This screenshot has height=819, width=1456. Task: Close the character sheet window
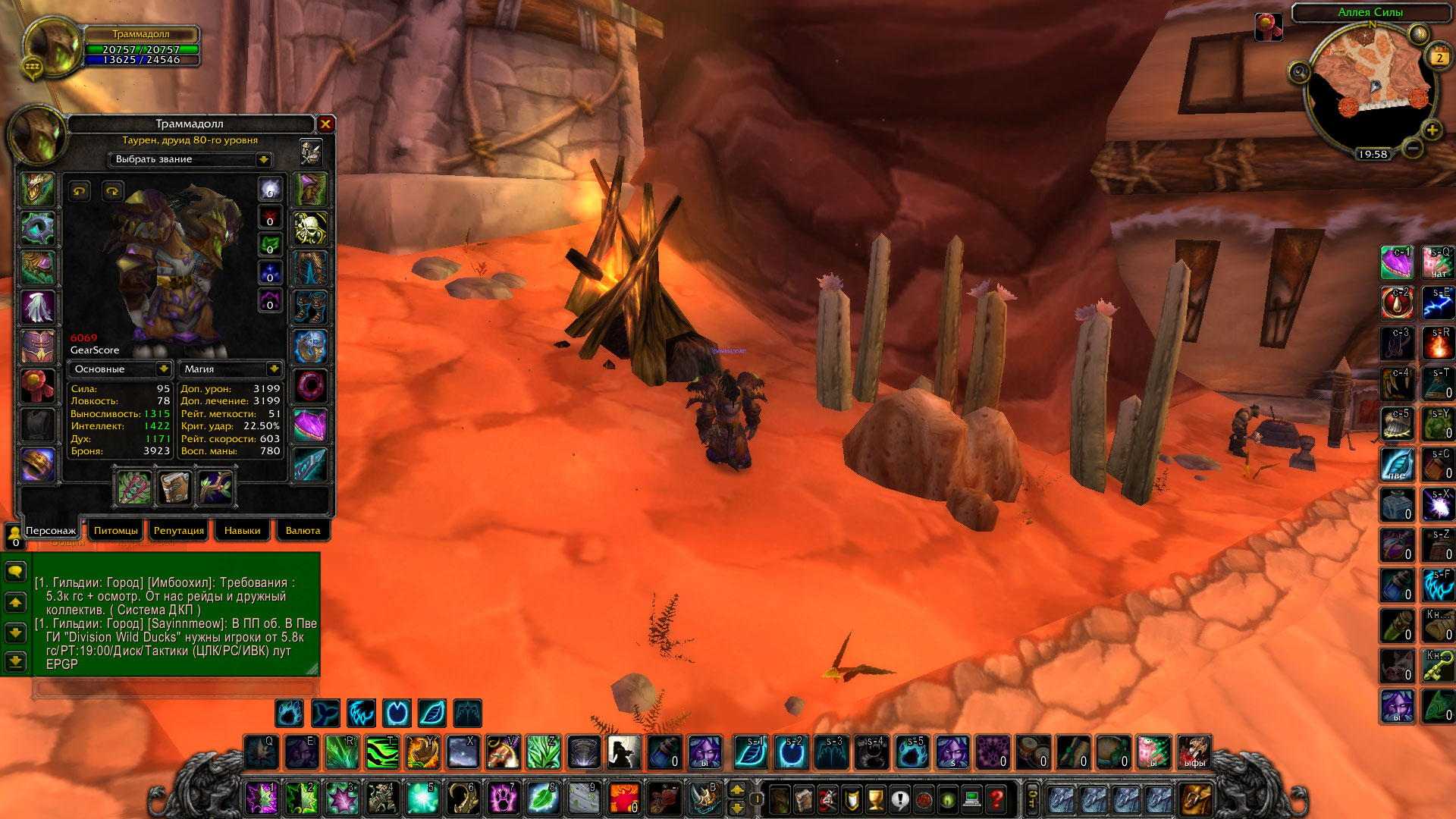point(325,124)
